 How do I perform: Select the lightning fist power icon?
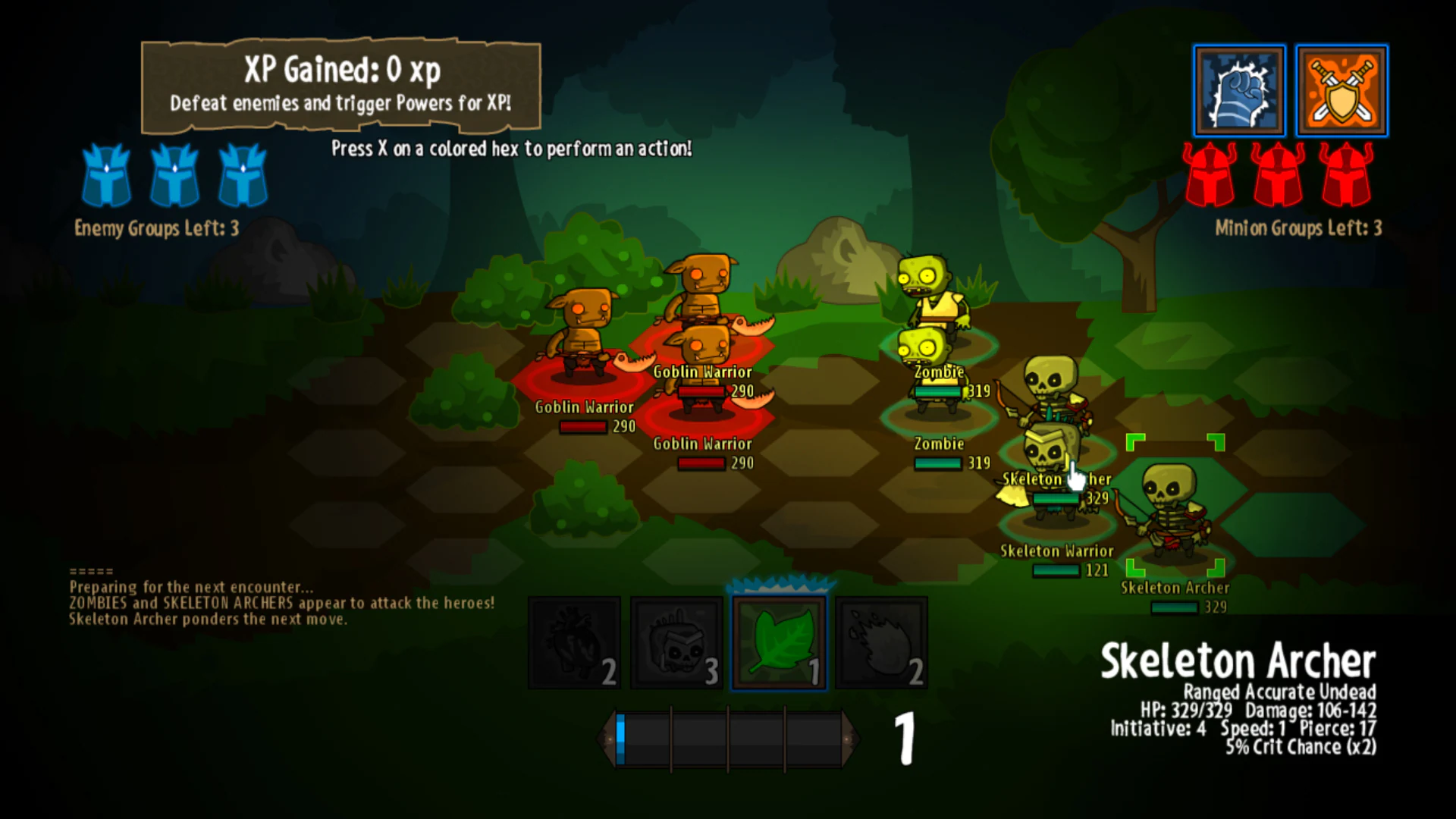1239,90
